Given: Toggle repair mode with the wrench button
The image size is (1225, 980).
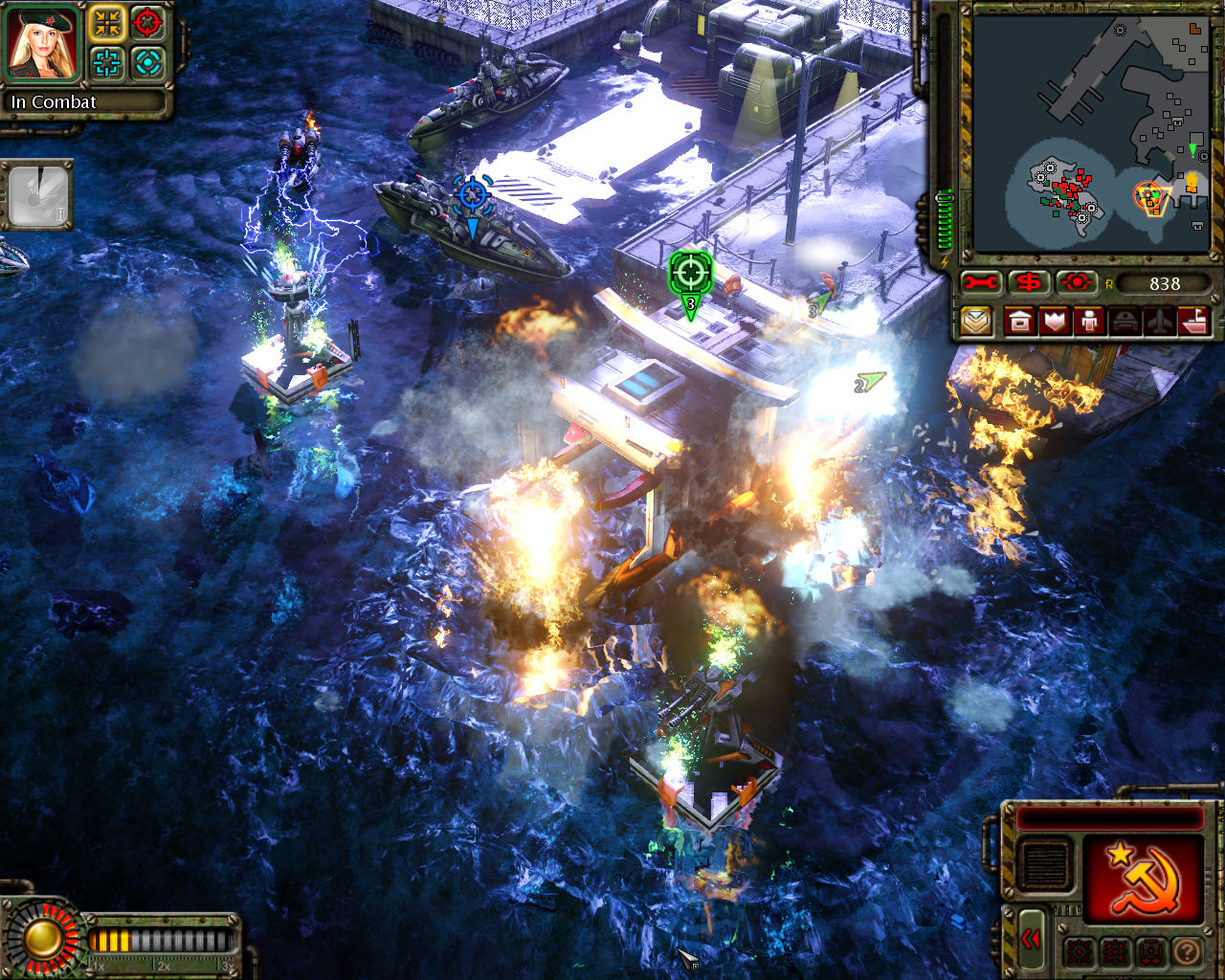Looking at the screenshot, I should (981, 283).
